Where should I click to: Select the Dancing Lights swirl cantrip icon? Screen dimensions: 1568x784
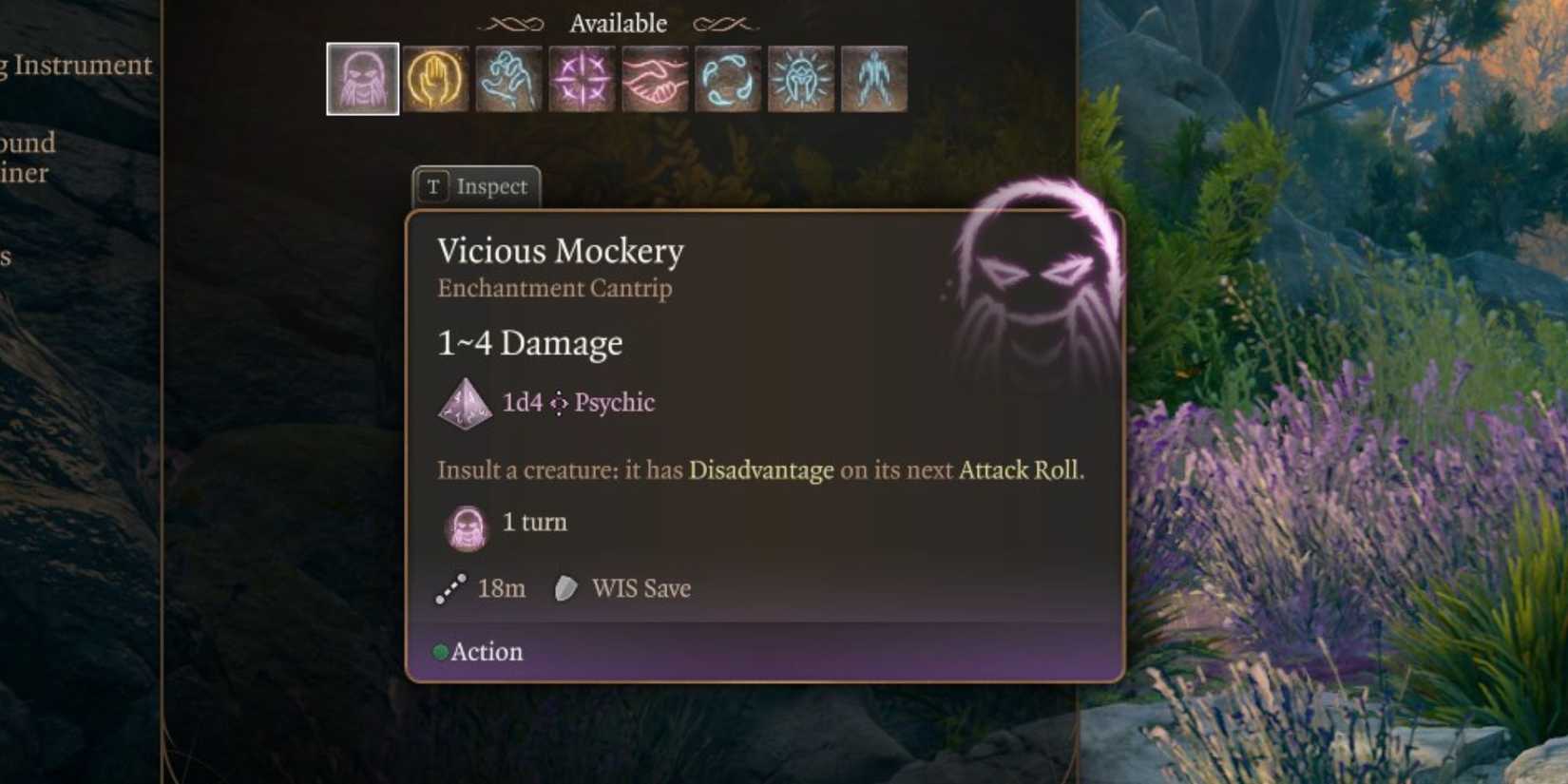(728, 80)
